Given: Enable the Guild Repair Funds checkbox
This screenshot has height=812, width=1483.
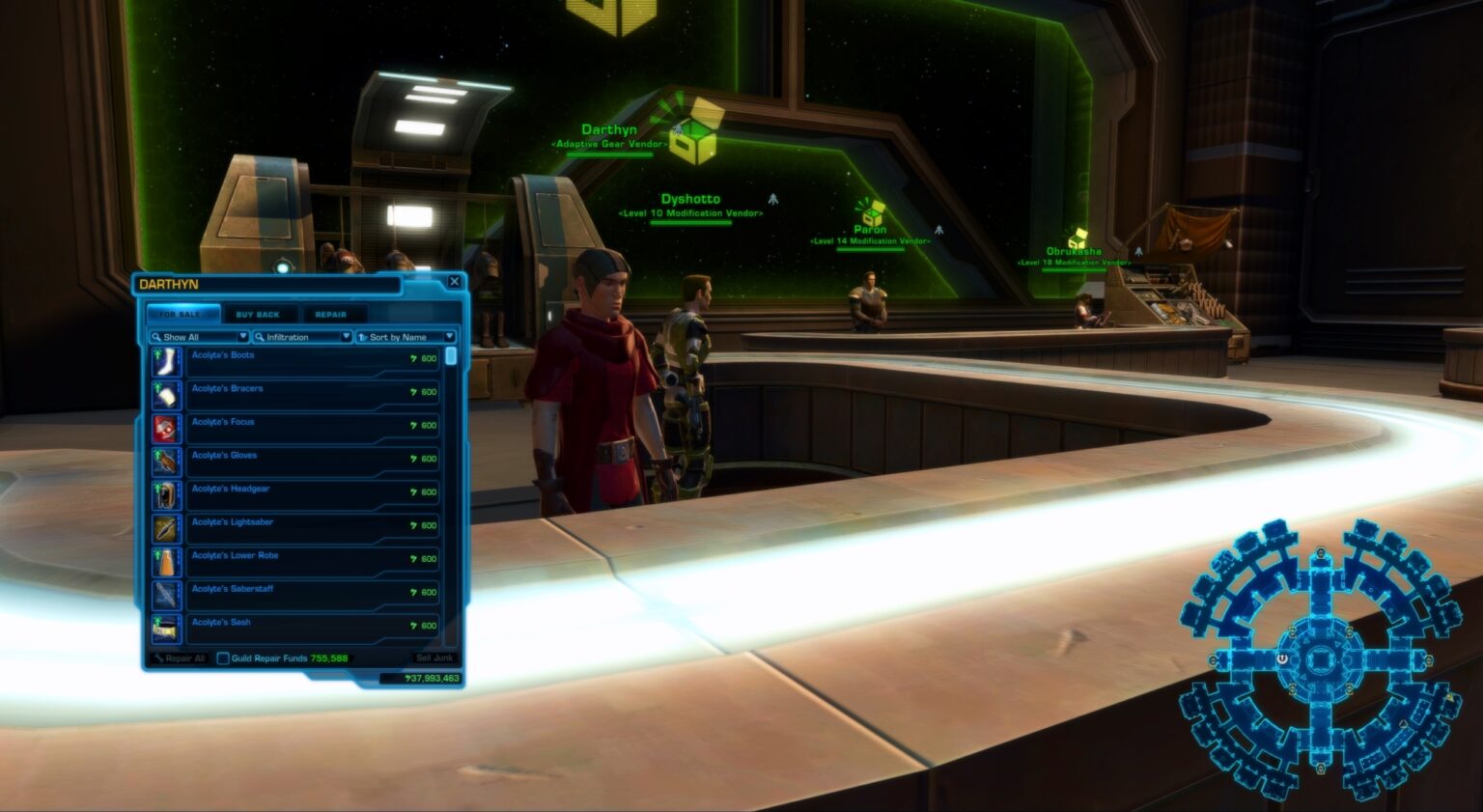Looking at the screenshot, I should (223, 658).
